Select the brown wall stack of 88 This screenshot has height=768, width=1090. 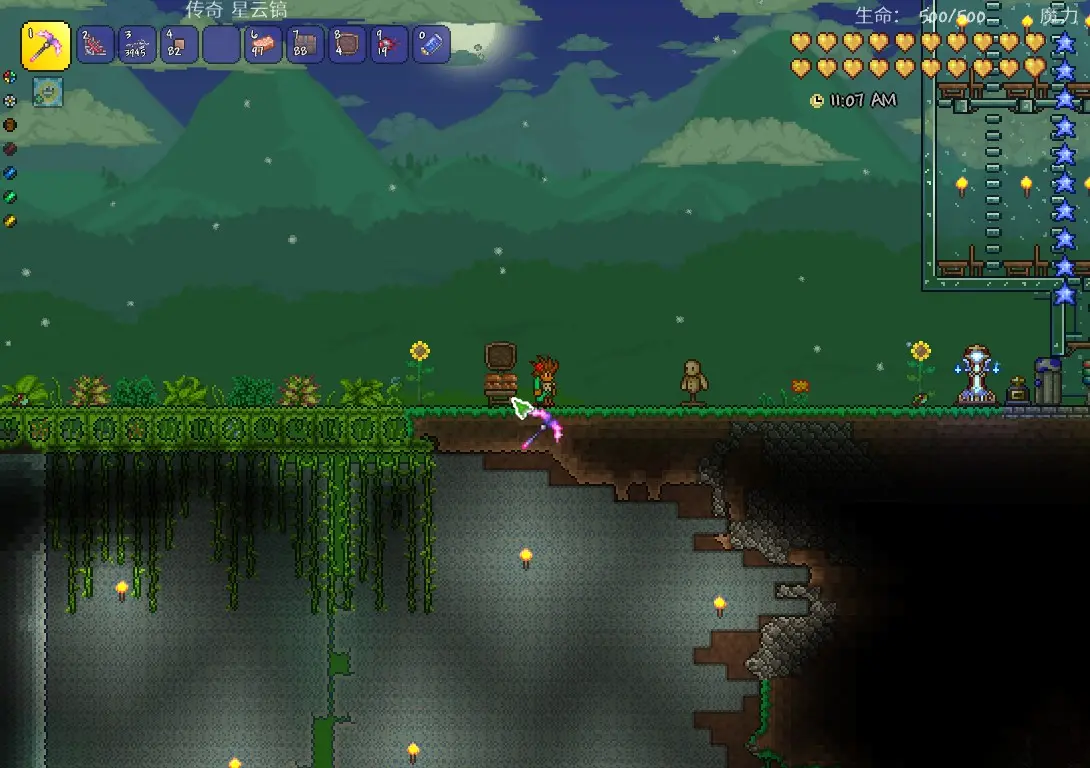point(305,45)
